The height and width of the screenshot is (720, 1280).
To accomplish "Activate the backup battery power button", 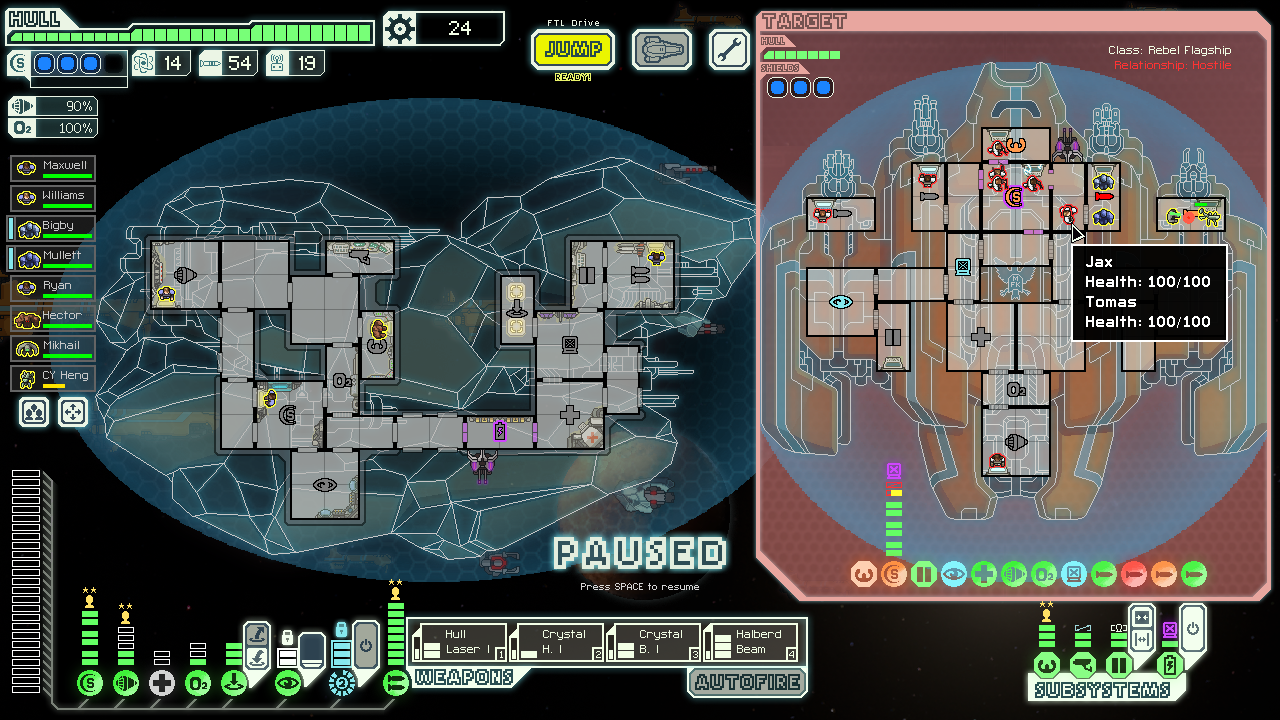I will pos(1192,630).
